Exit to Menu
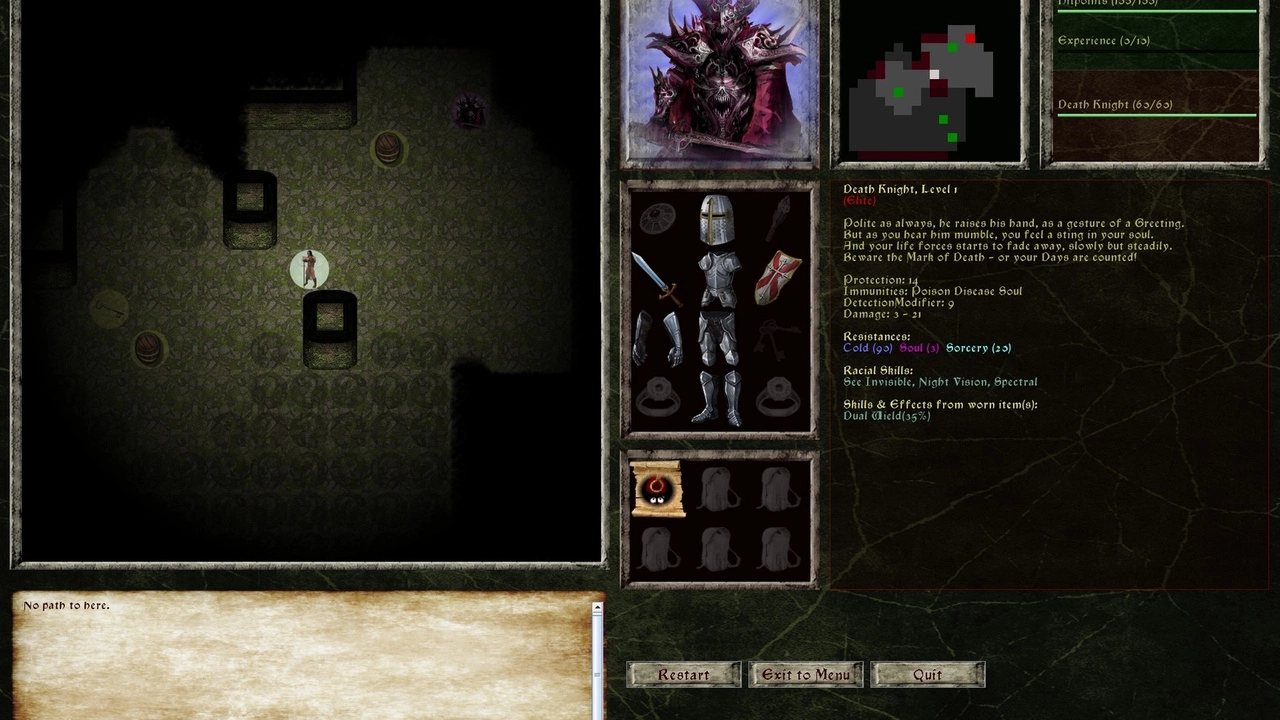This screenshot has height=720, width=1280. (806, 675)
